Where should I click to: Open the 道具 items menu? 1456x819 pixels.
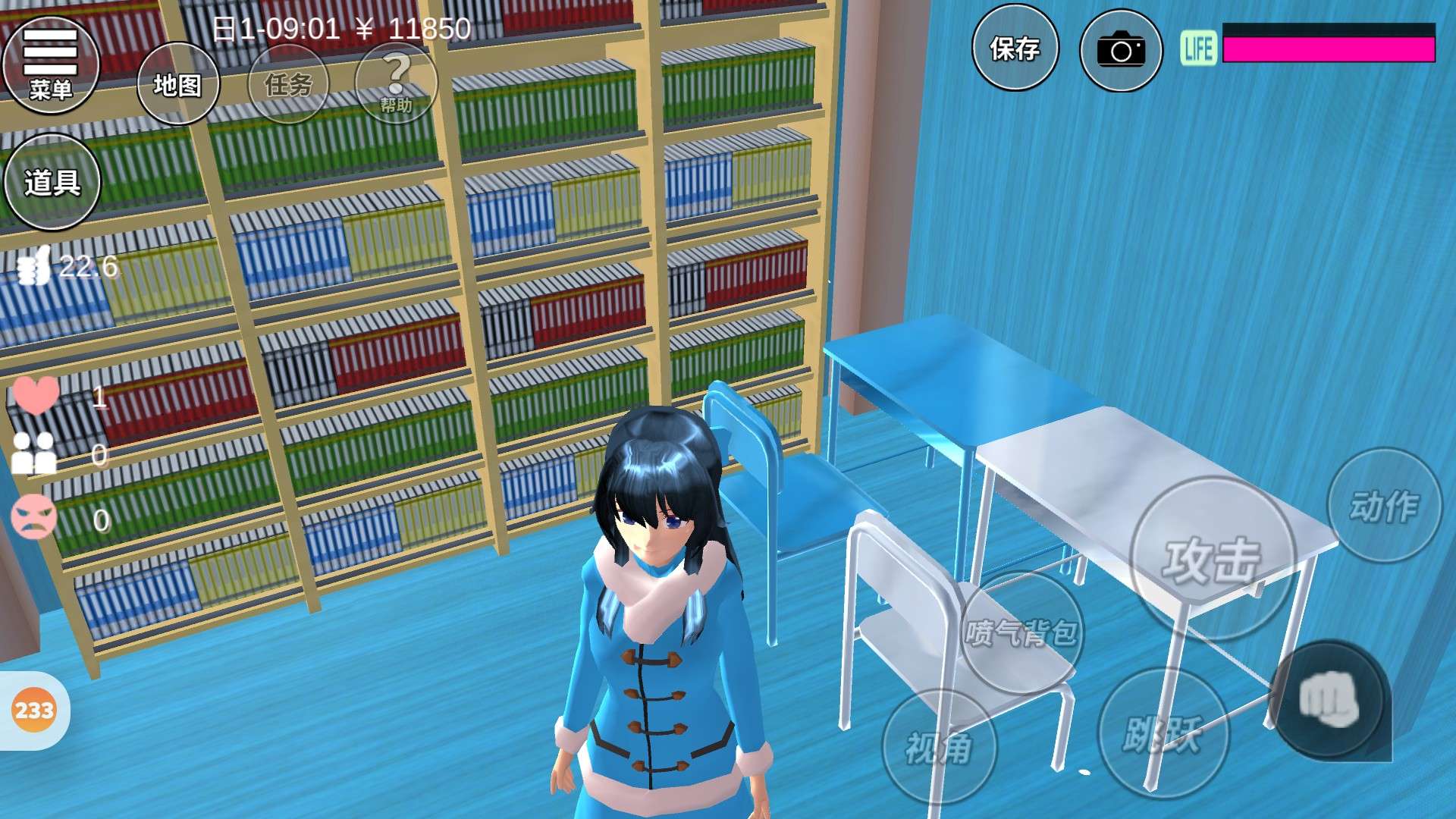(x=52, y=182)
